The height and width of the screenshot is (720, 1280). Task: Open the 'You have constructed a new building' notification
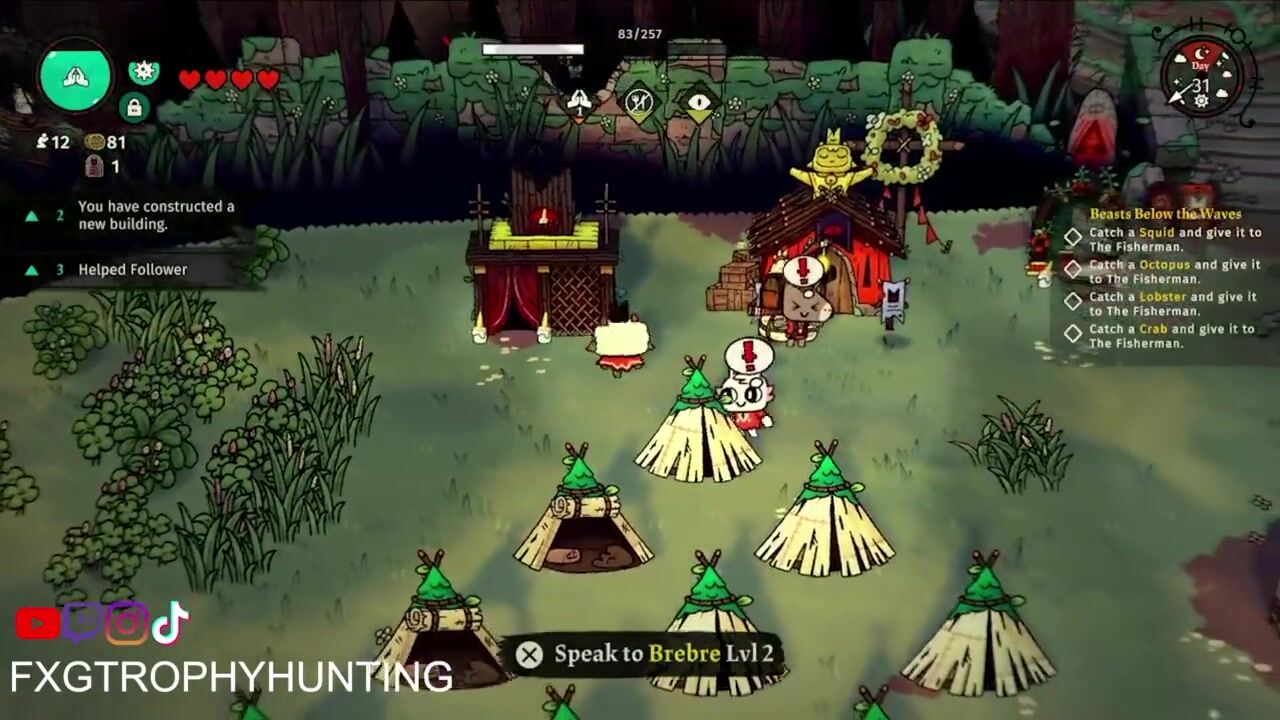coord(155,215)
